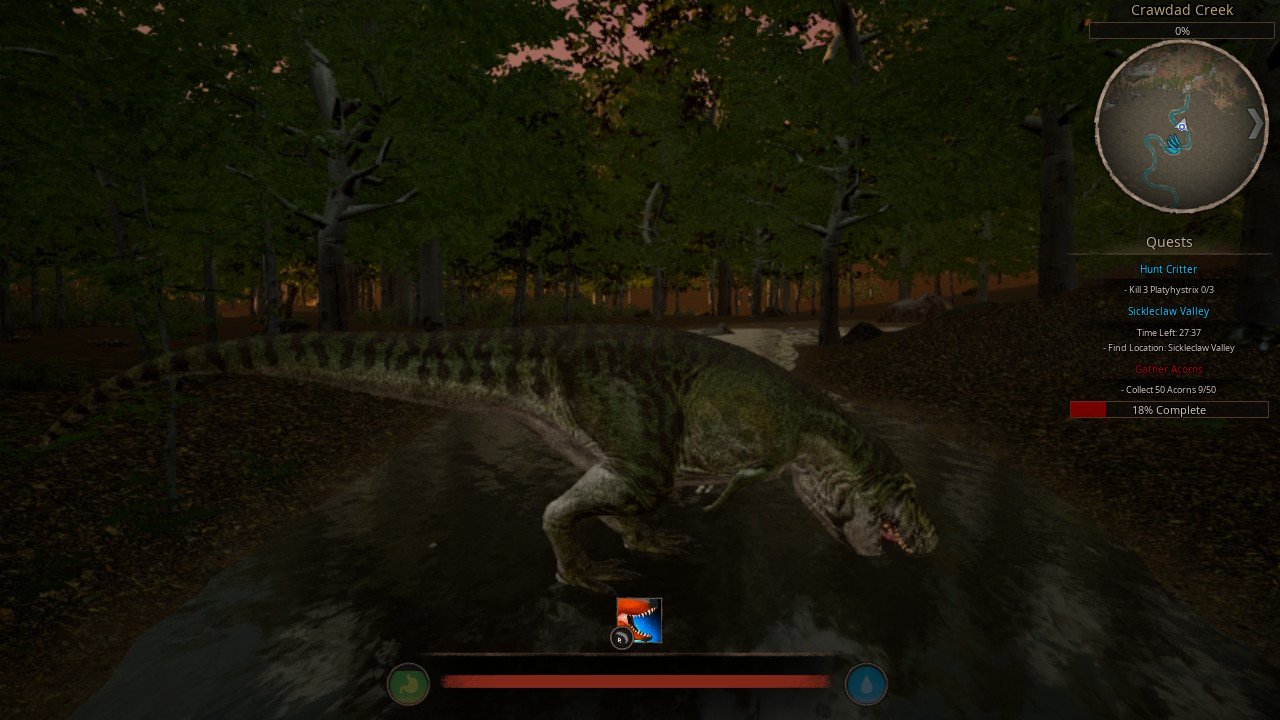Select the bite attack ability icon
This screenshot has width=1280, height=720.
pos(638,620)
